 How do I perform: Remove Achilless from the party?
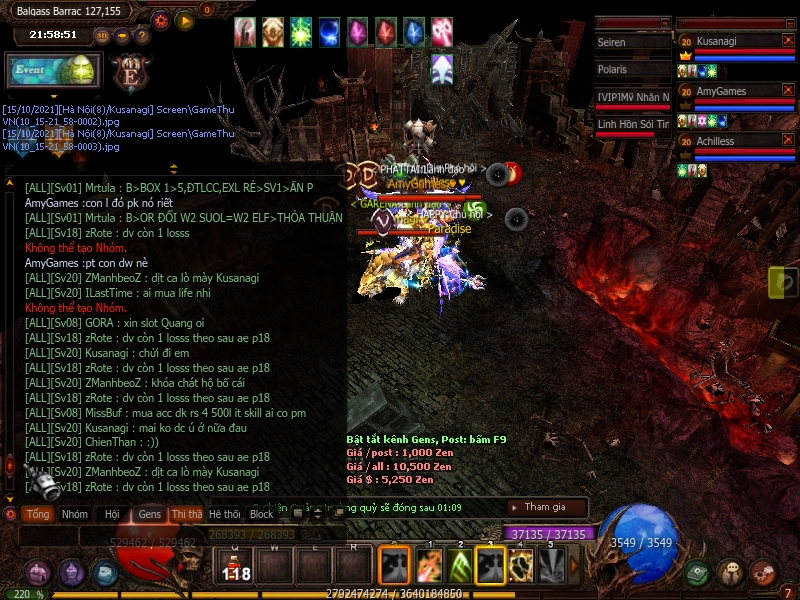coord(787,142)
